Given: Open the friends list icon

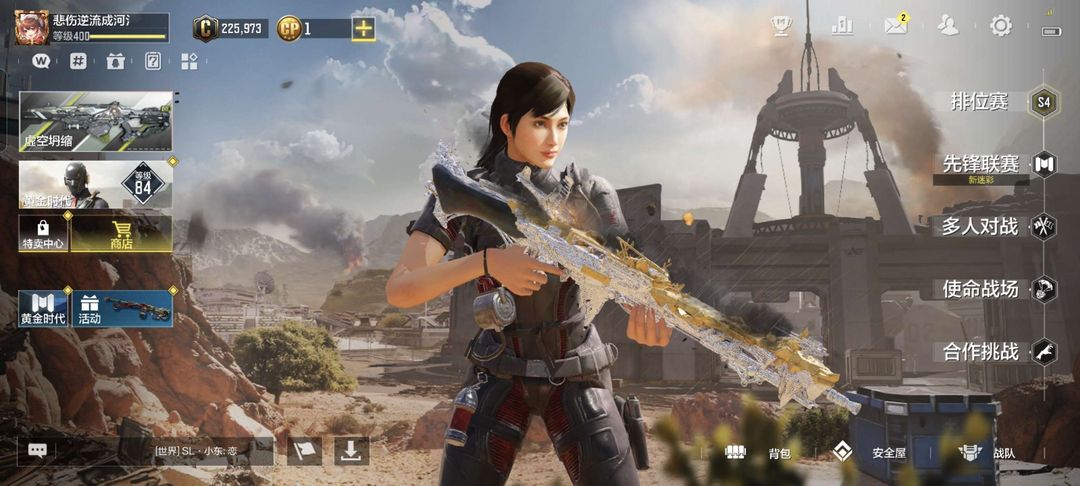Looking at the screenshot, I should [x=947, y=26].
